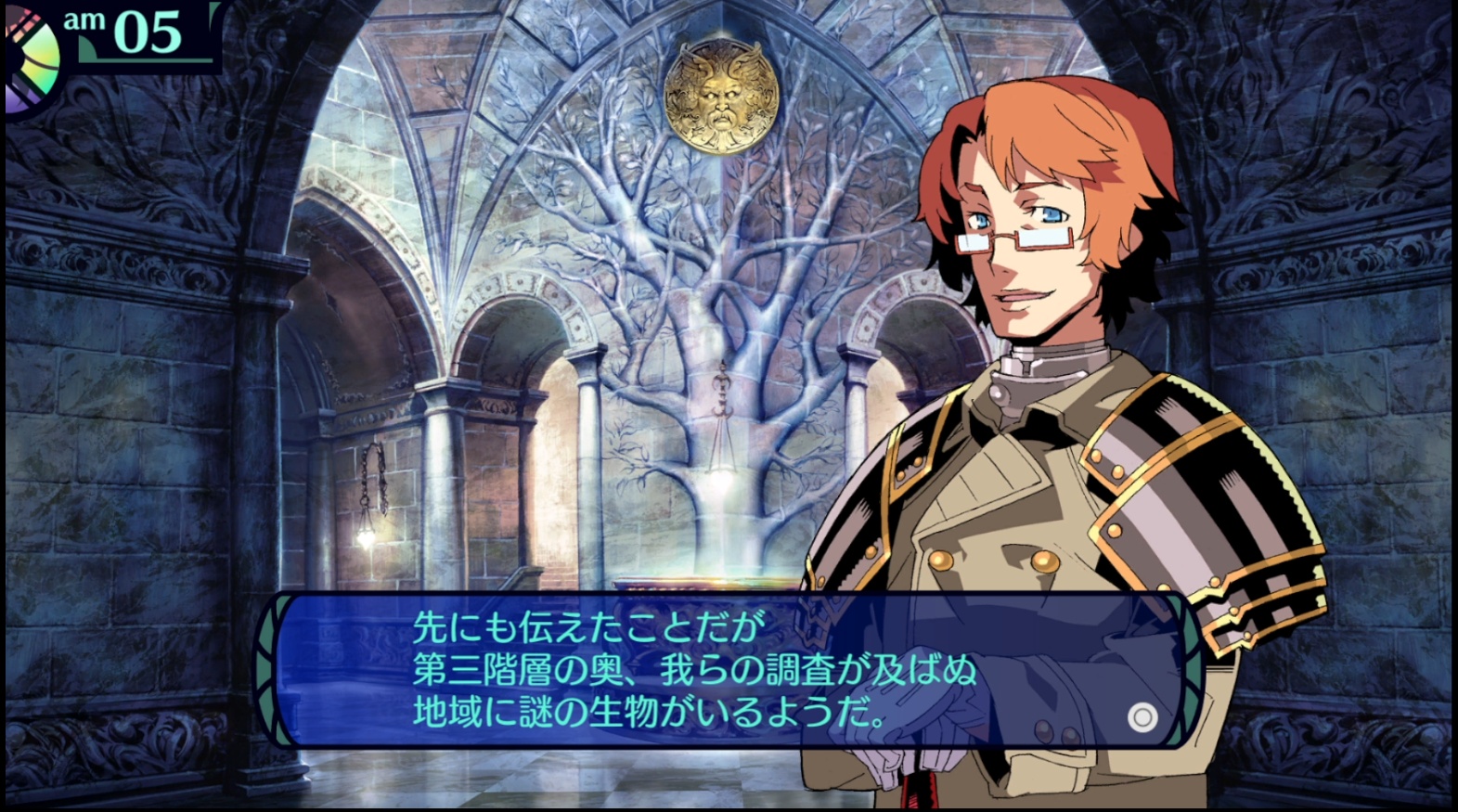Click the round continue indicator in dialogue
This screenshot has height=812, width=1458.
1142,717
